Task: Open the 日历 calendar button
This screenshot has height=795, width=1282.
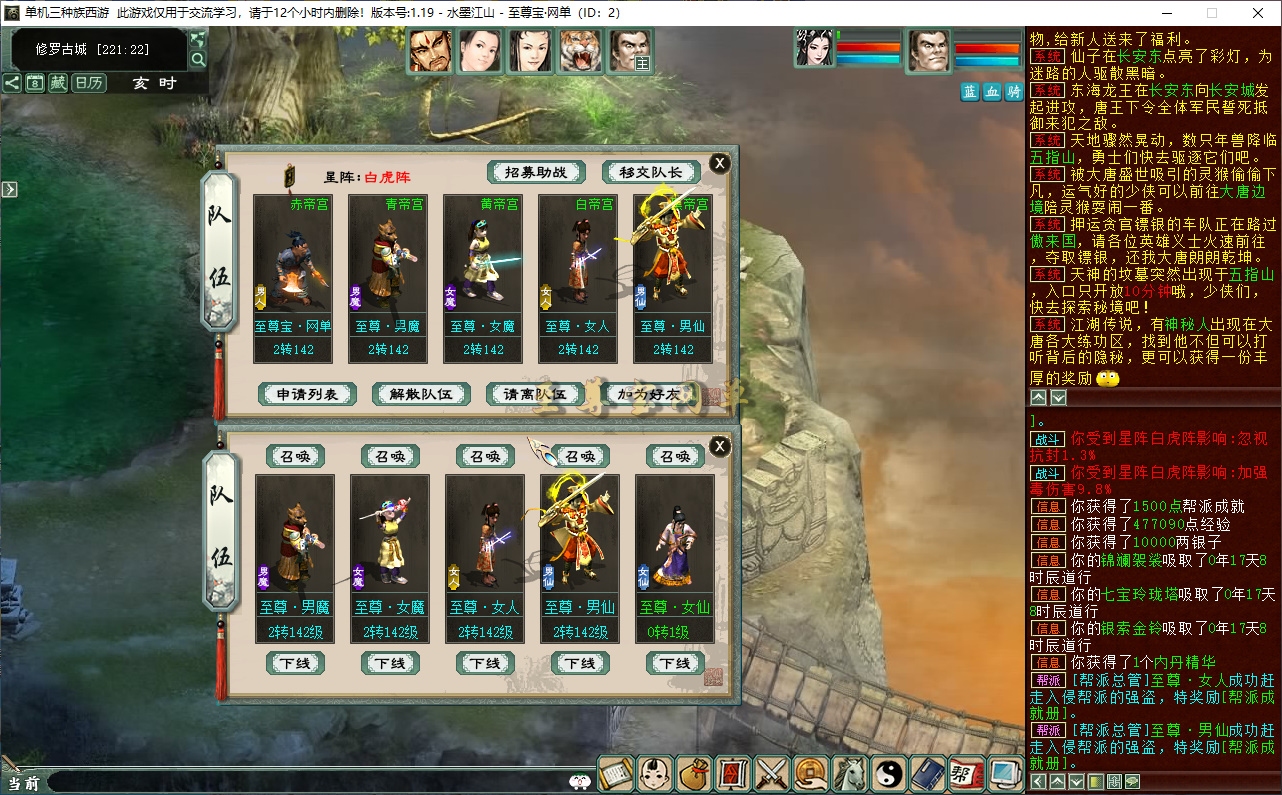Action: (89, 83)
